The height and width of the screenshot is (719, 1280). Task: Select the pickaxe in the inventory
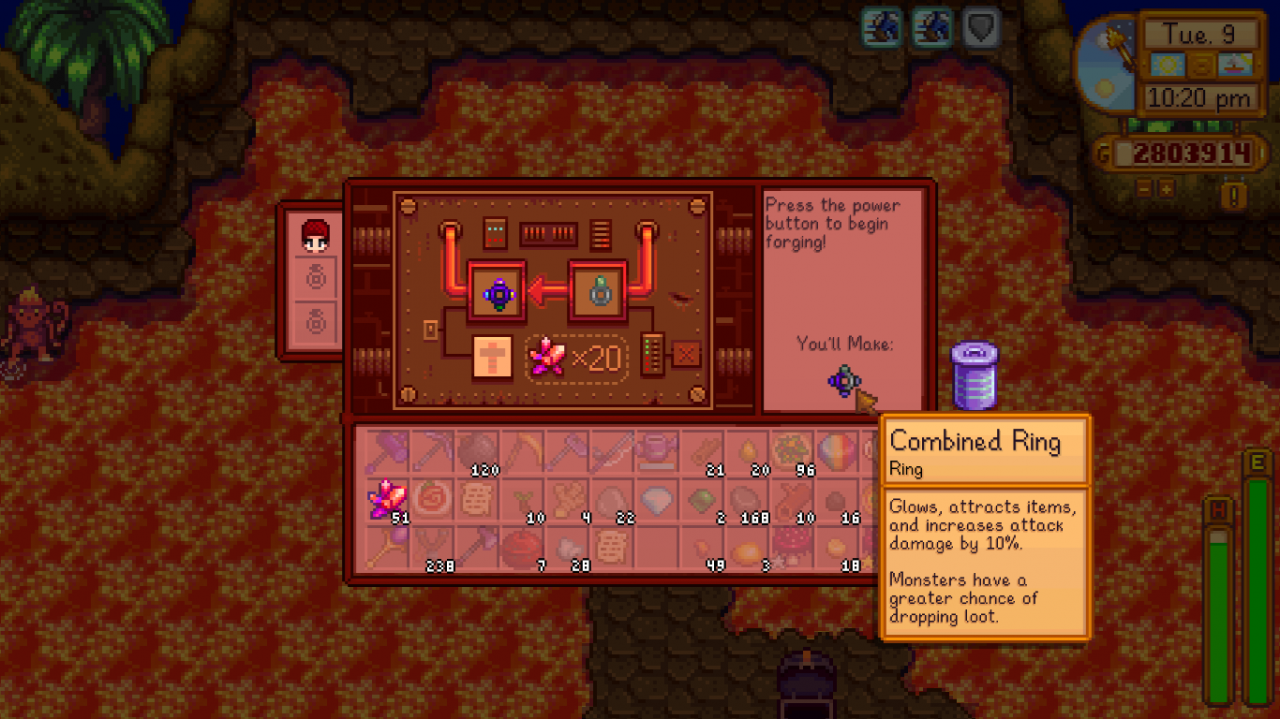coord(431,452)
